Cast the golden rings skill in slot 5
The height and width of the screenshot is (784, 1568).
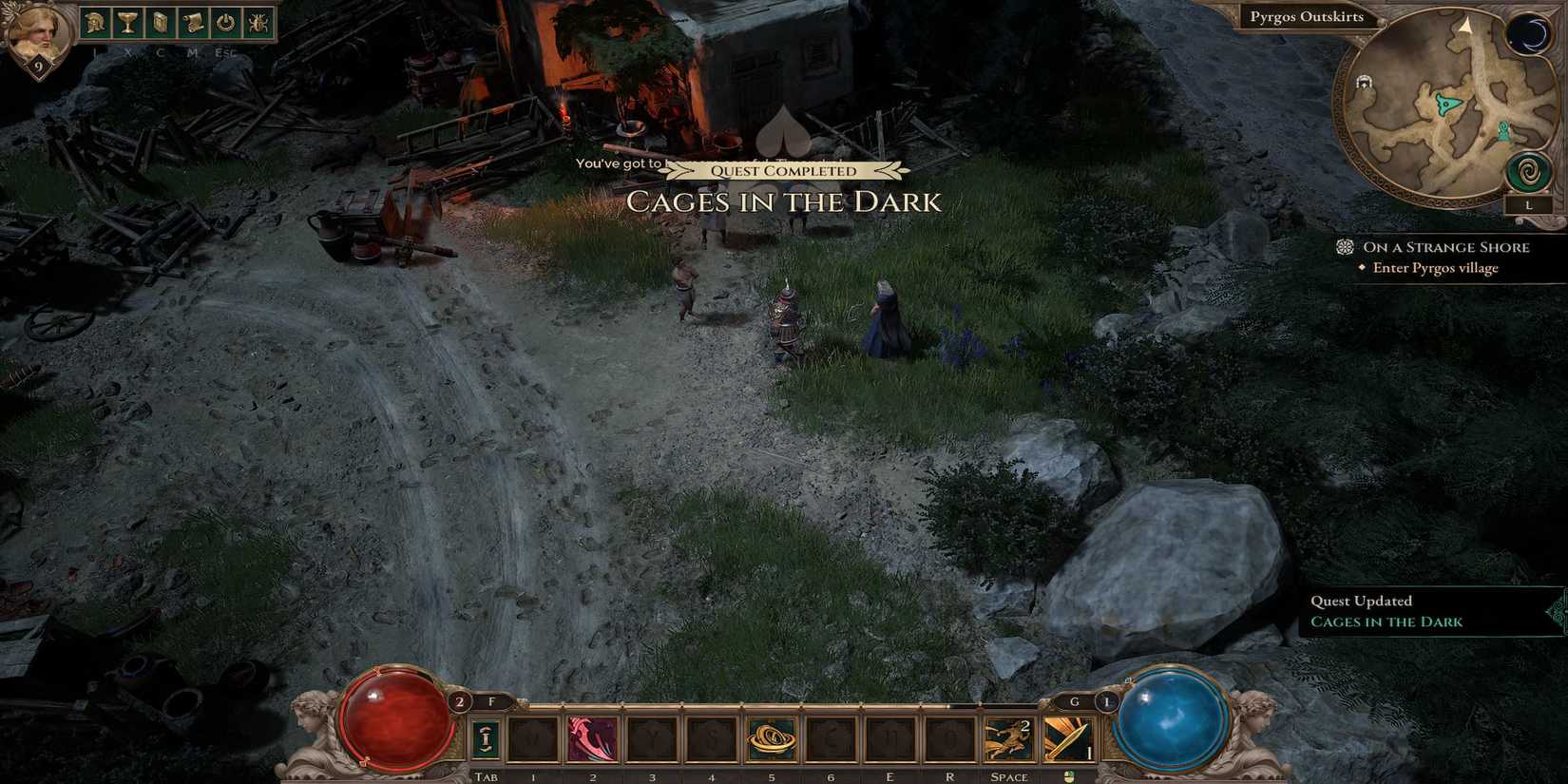coord(773,738)
